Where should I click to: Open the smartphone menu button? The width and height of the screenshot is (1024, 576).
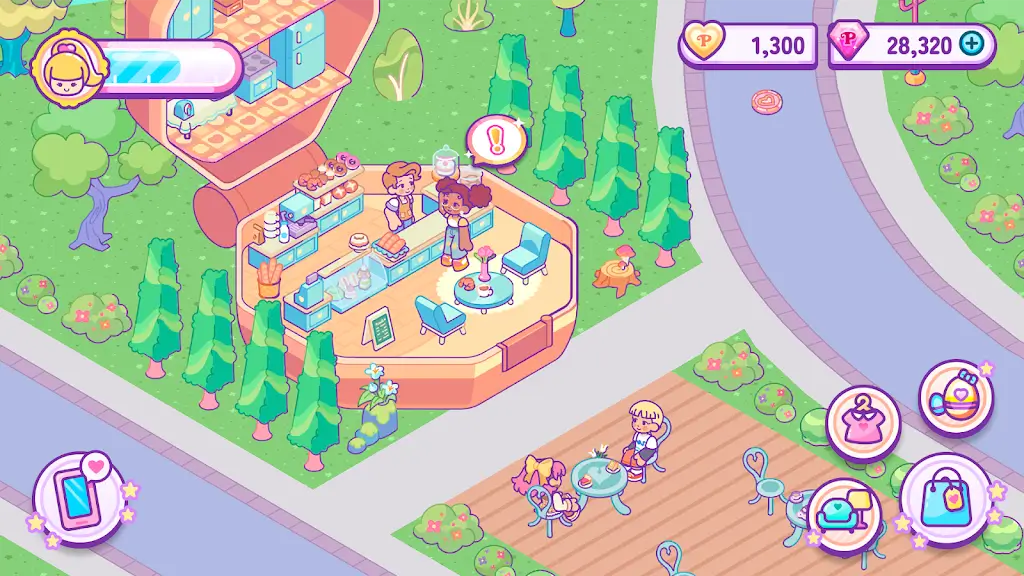coord(79,497)
